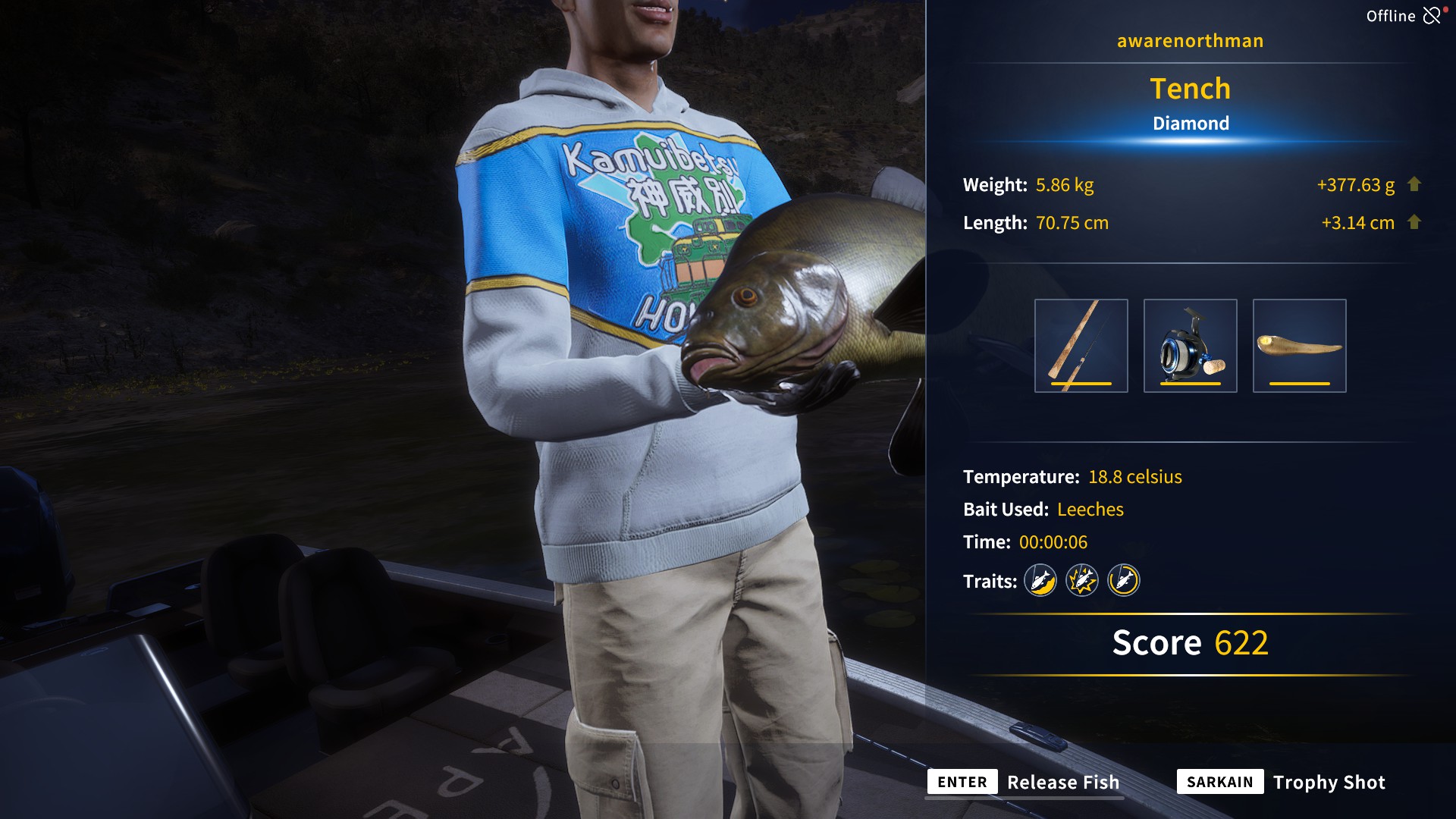Viewport: 1456px width, 819px height.
Task: Inspect the trait icon with yellow starburst
Action: pos(1082,581)
